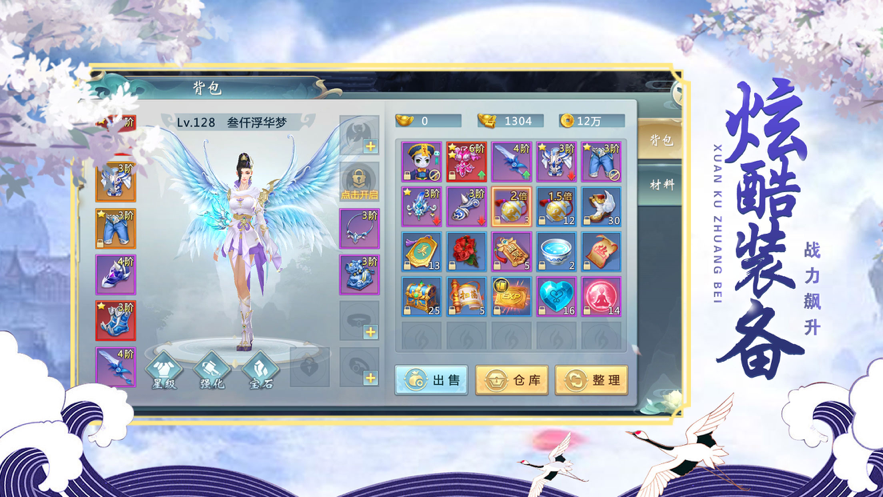883x497 pixels.
Task: Select the equipped necklace slot
Action: [x=359, y=229]
